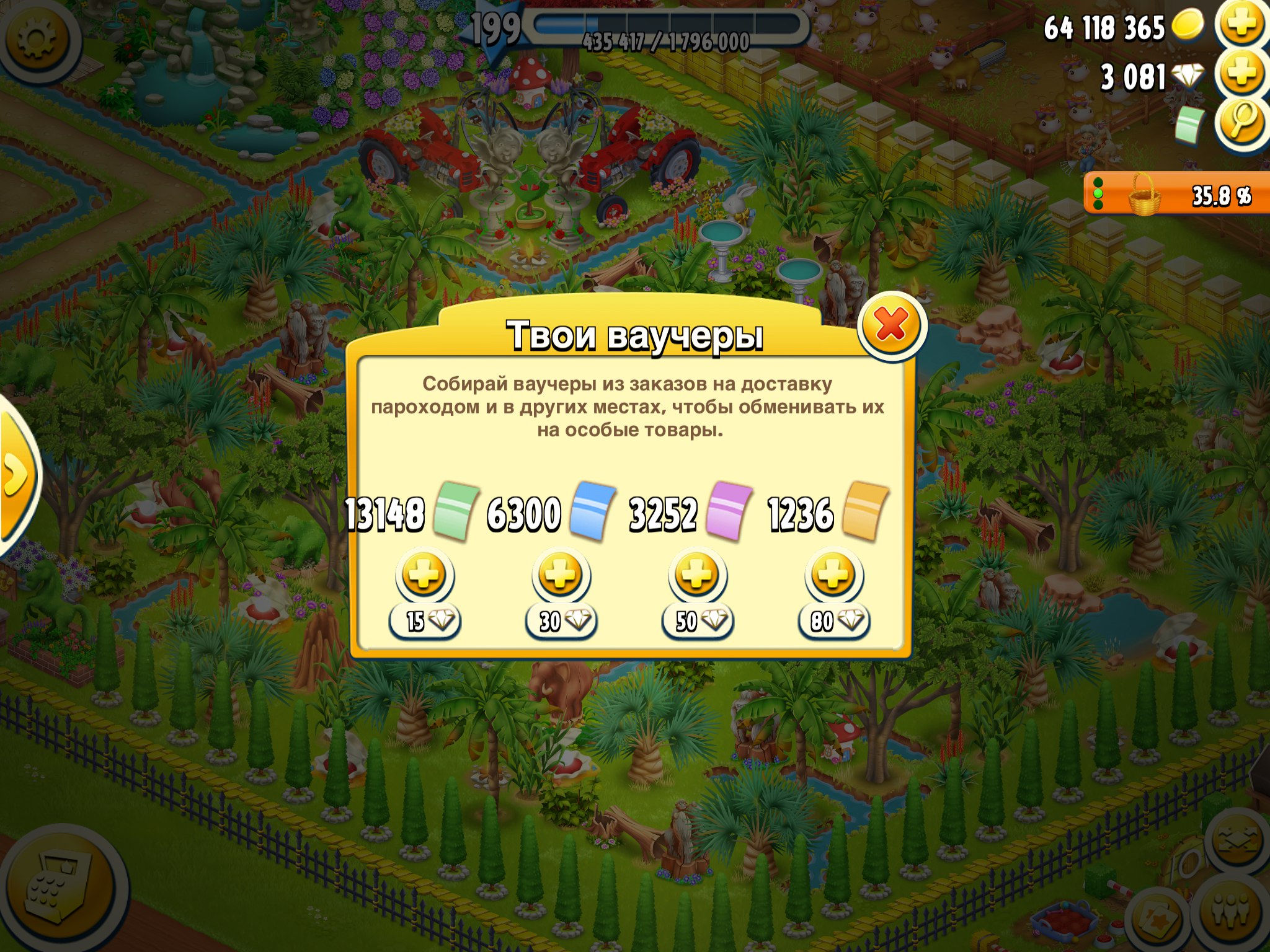Buy gold vouchers for 80 diamonds
Viewport: 1270px width, 952px height.
(x=834, y=575)
